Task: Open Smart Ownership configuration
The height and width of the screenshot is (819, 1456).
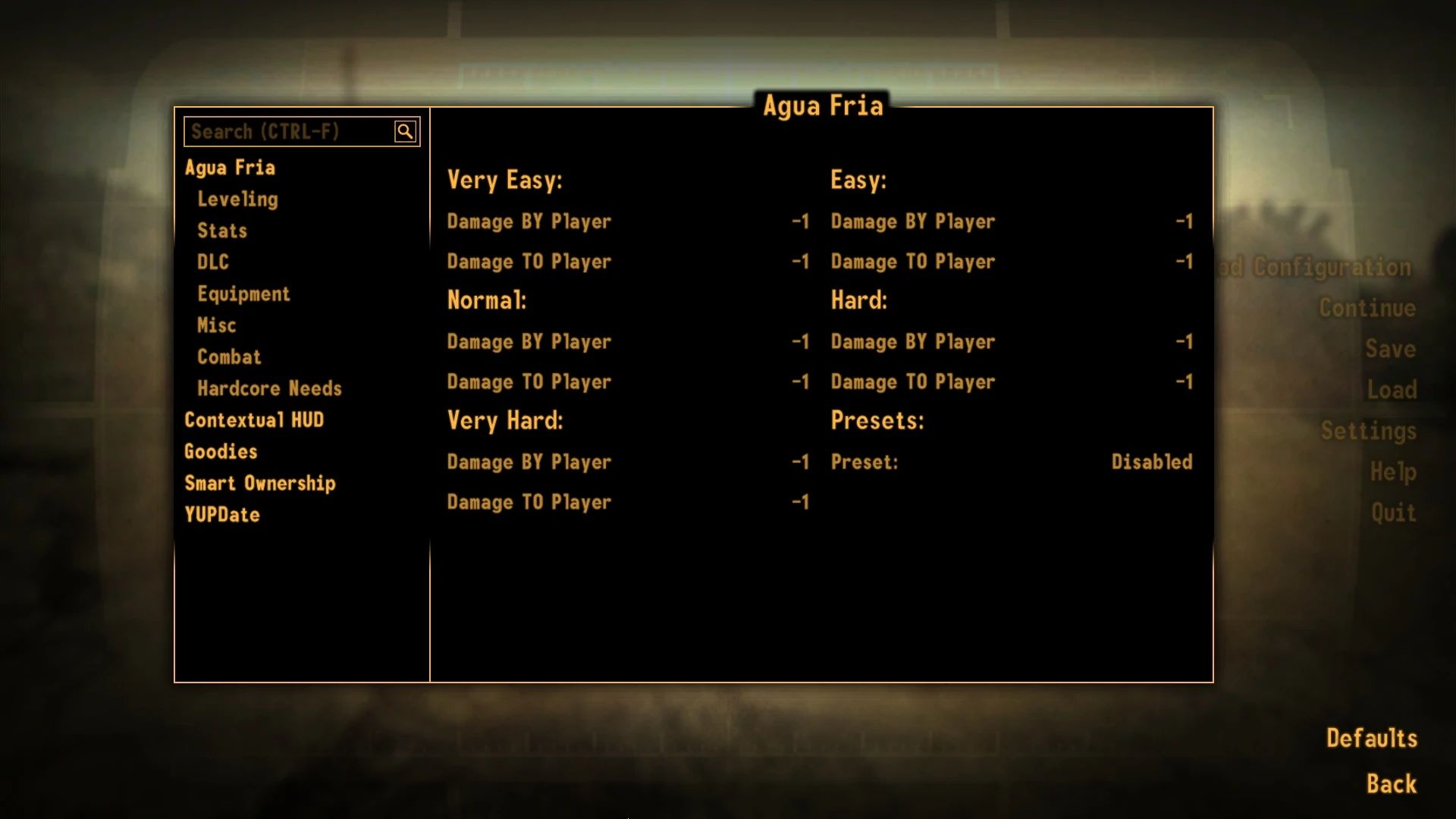Action: coord(261,483)
